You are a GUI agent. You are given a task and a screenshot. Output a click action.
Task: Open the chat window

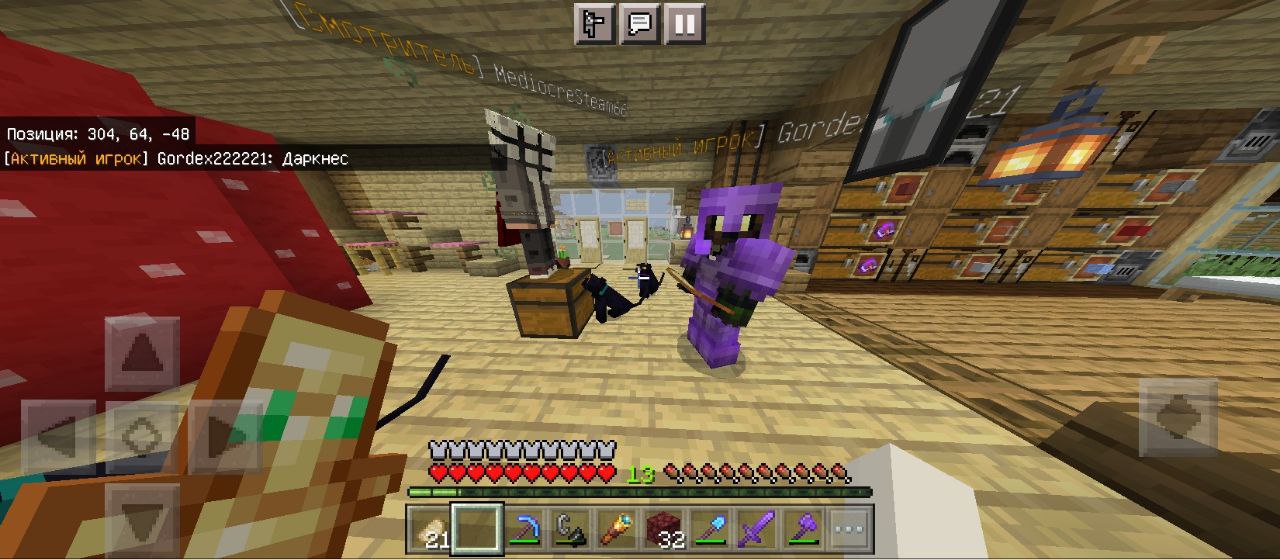pos(639,24)
